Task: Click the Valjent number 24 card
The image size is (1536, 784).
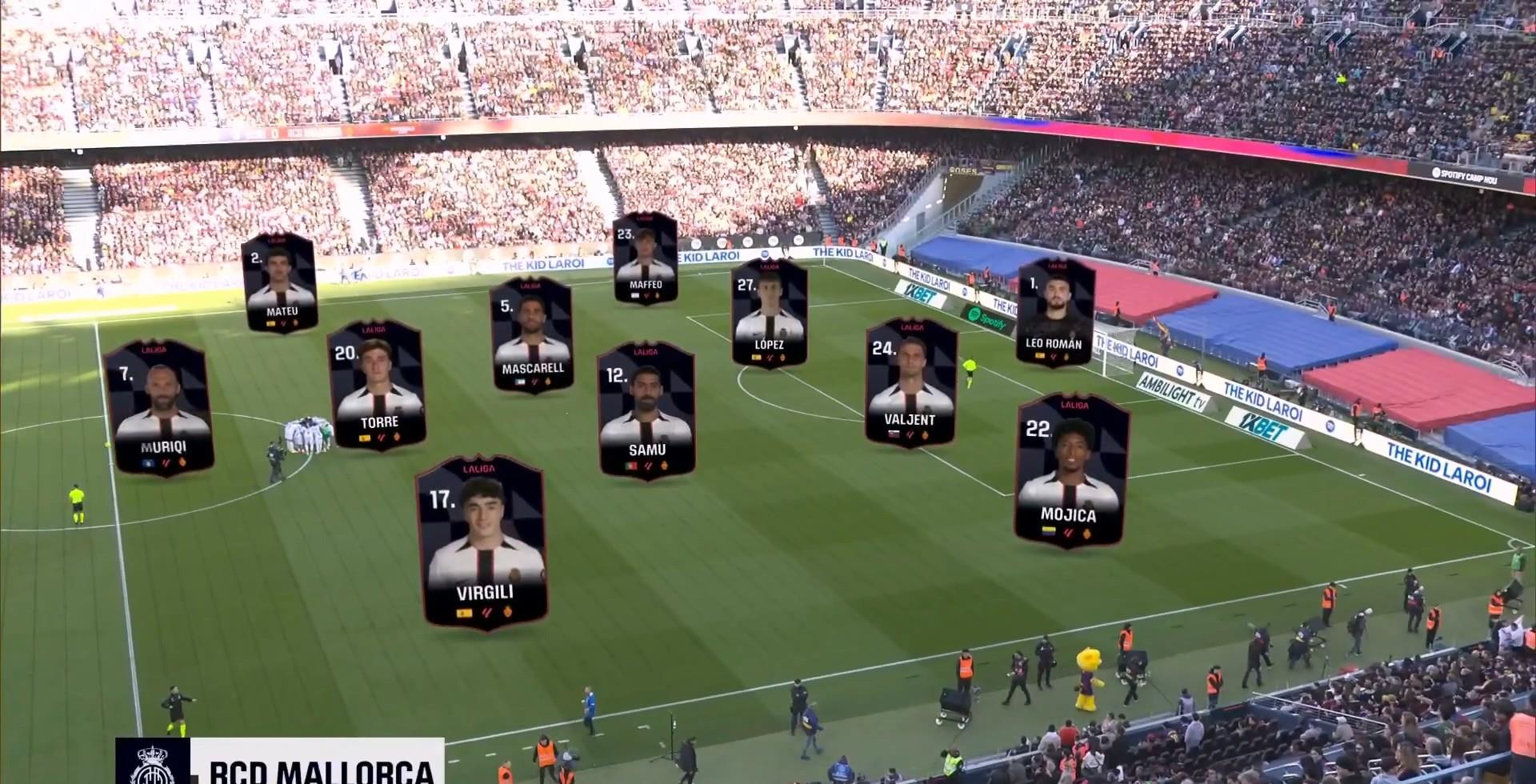Action: 910,382
